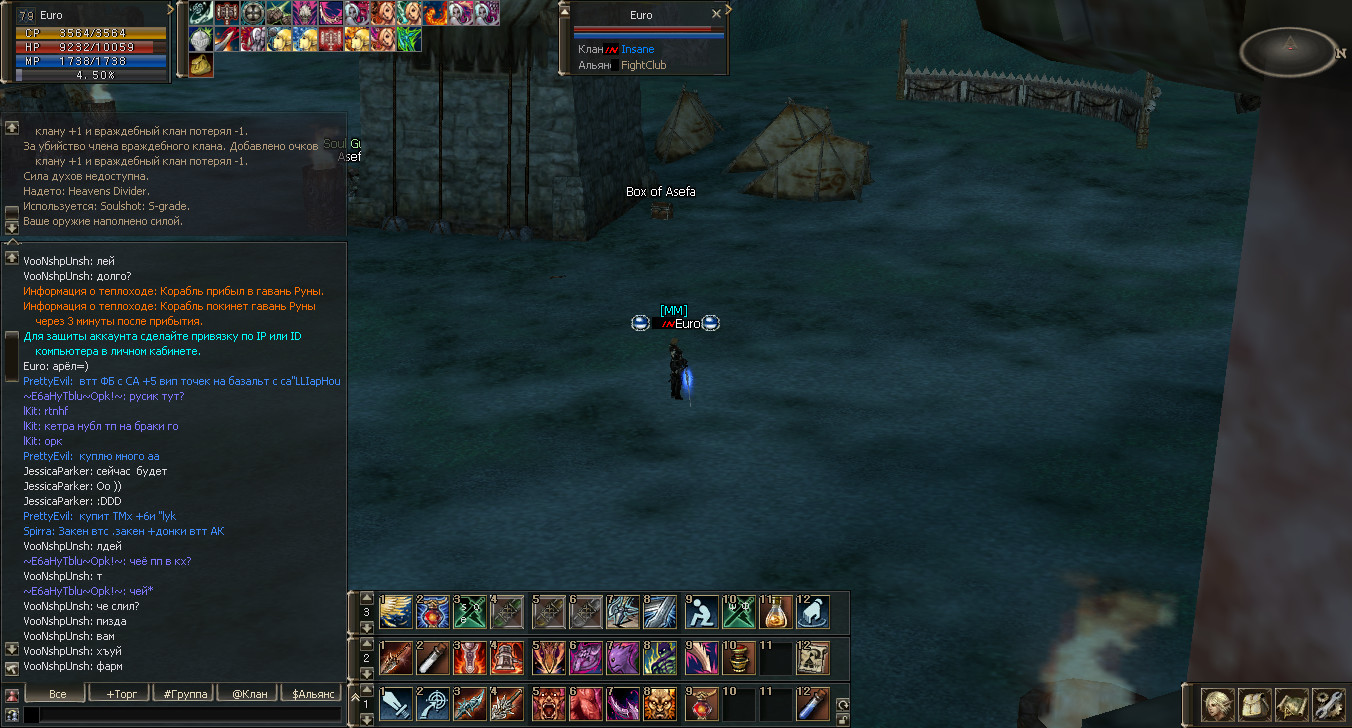Activate the purple ghost creature skill
This screenshot has height=728, width=1352.
[x=621, y=657]
